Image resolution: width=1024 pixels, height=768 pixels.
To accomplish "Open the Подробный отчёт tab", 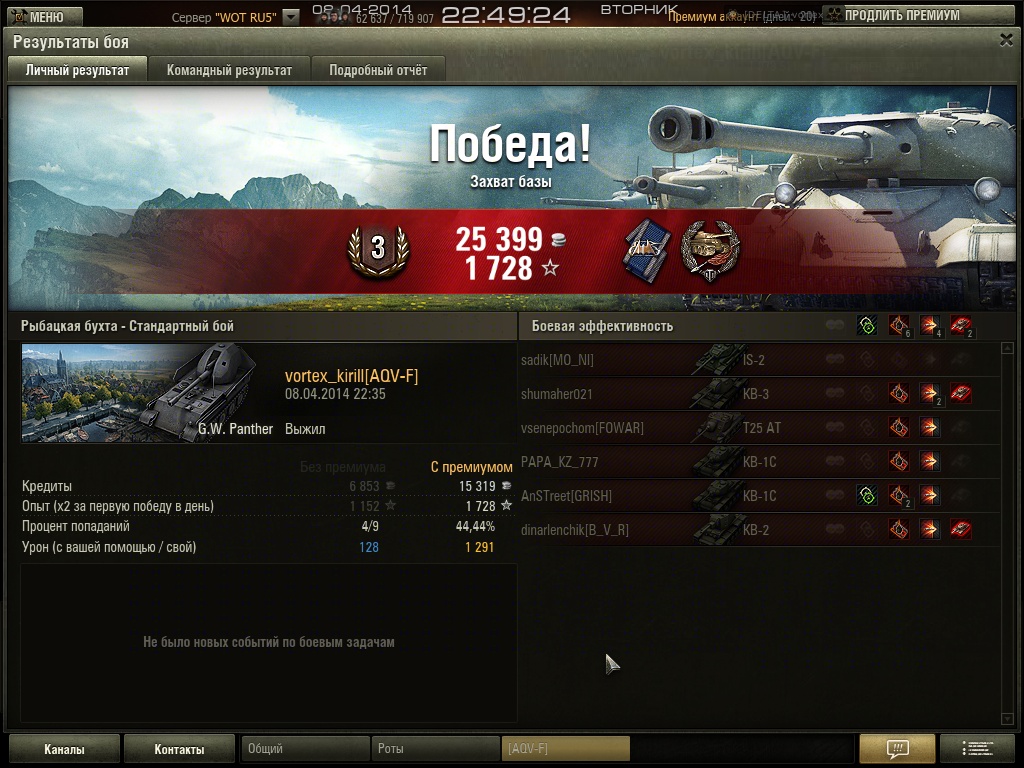I will pyautogui.click(x=377, y=70).
